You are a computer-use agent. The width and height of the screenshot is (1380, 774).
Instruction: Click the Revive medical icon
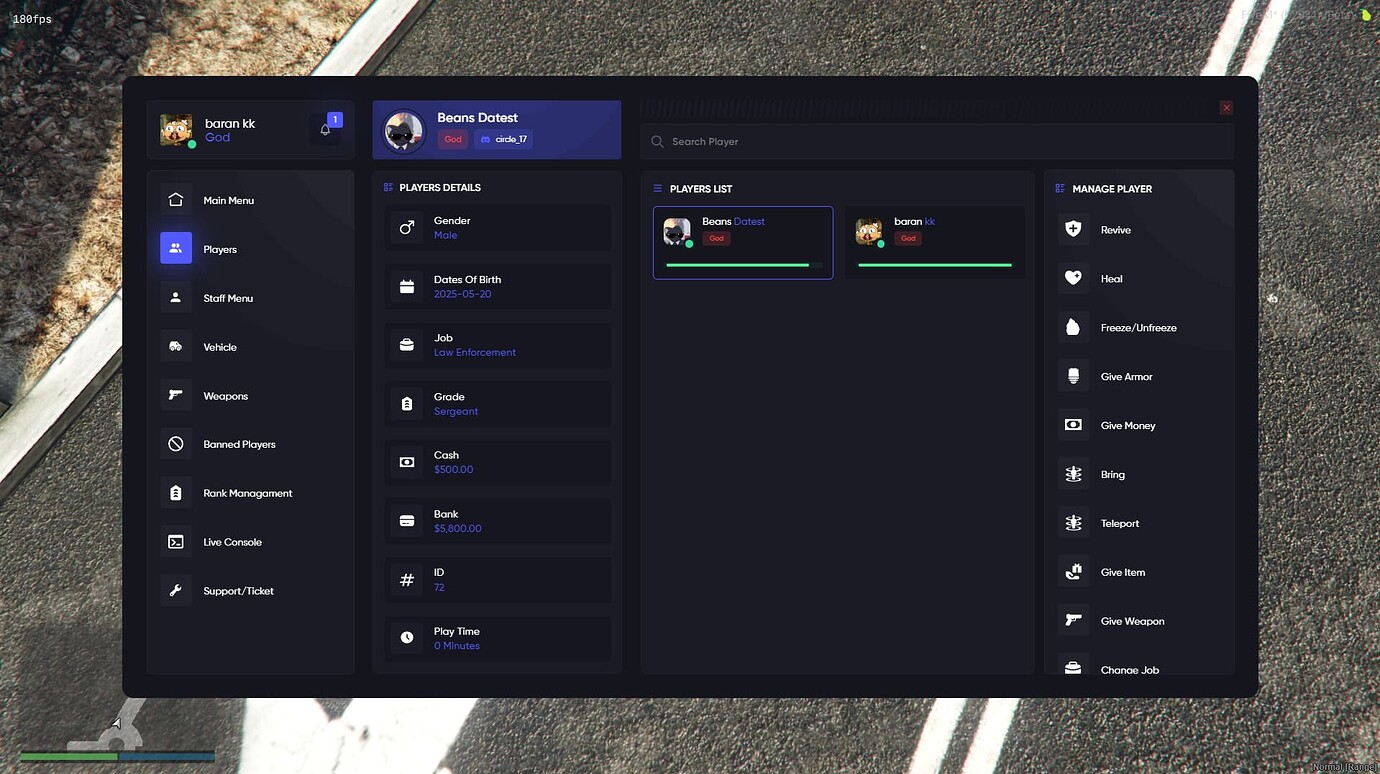[1073, 229]
